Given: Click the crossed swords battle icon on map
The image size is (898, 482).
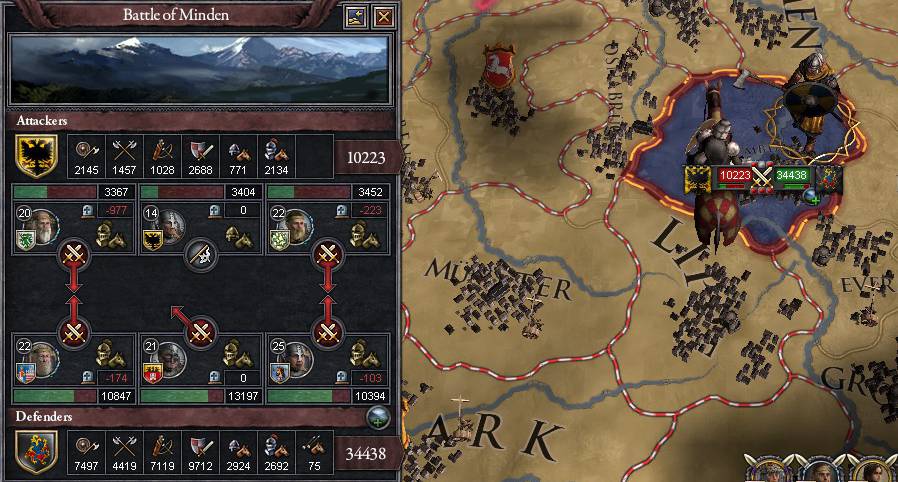Looking at the screenshot, I should tap(764, 176).
